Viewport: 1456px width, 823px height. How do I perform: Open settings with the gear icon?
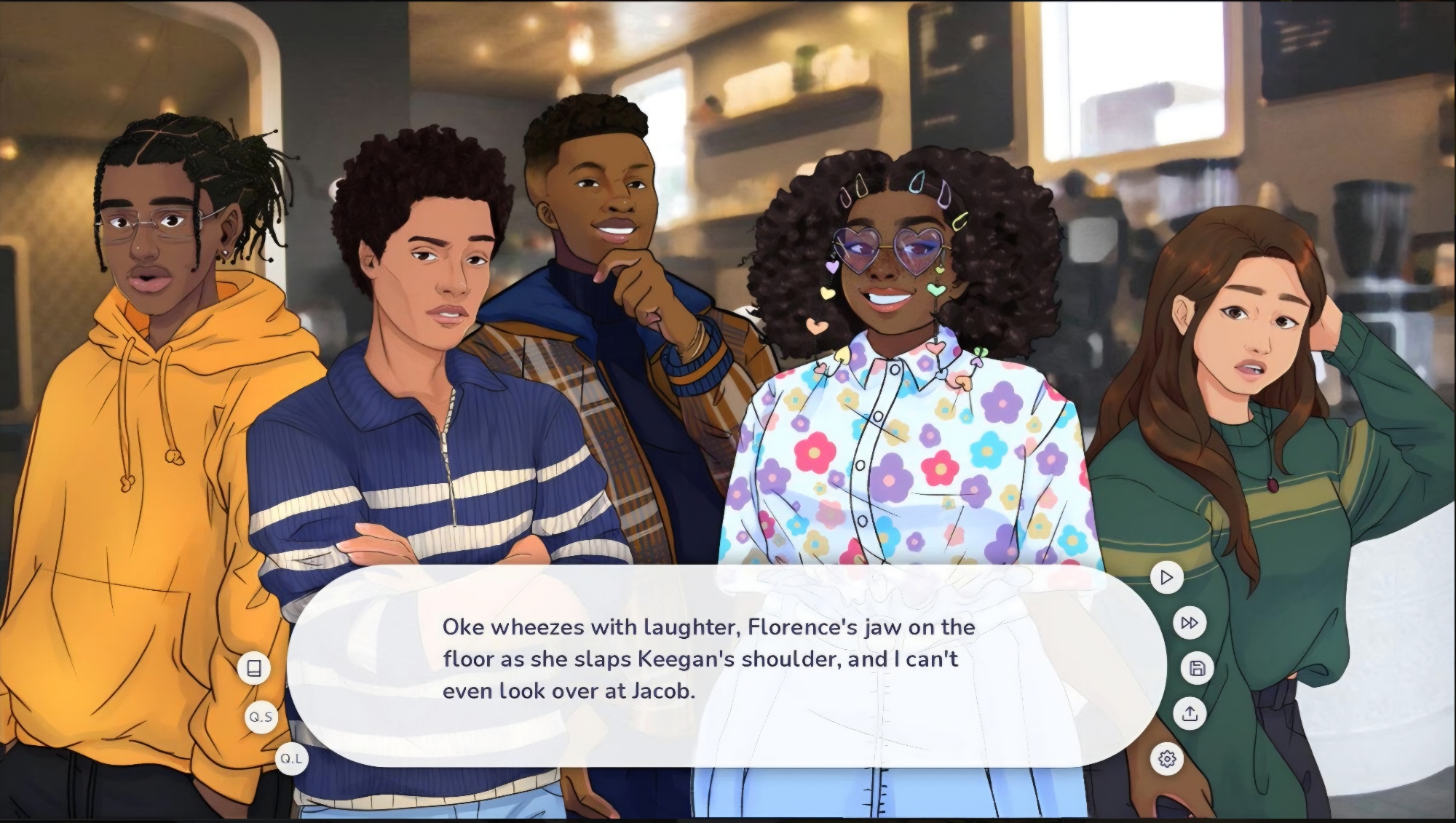1167,759
